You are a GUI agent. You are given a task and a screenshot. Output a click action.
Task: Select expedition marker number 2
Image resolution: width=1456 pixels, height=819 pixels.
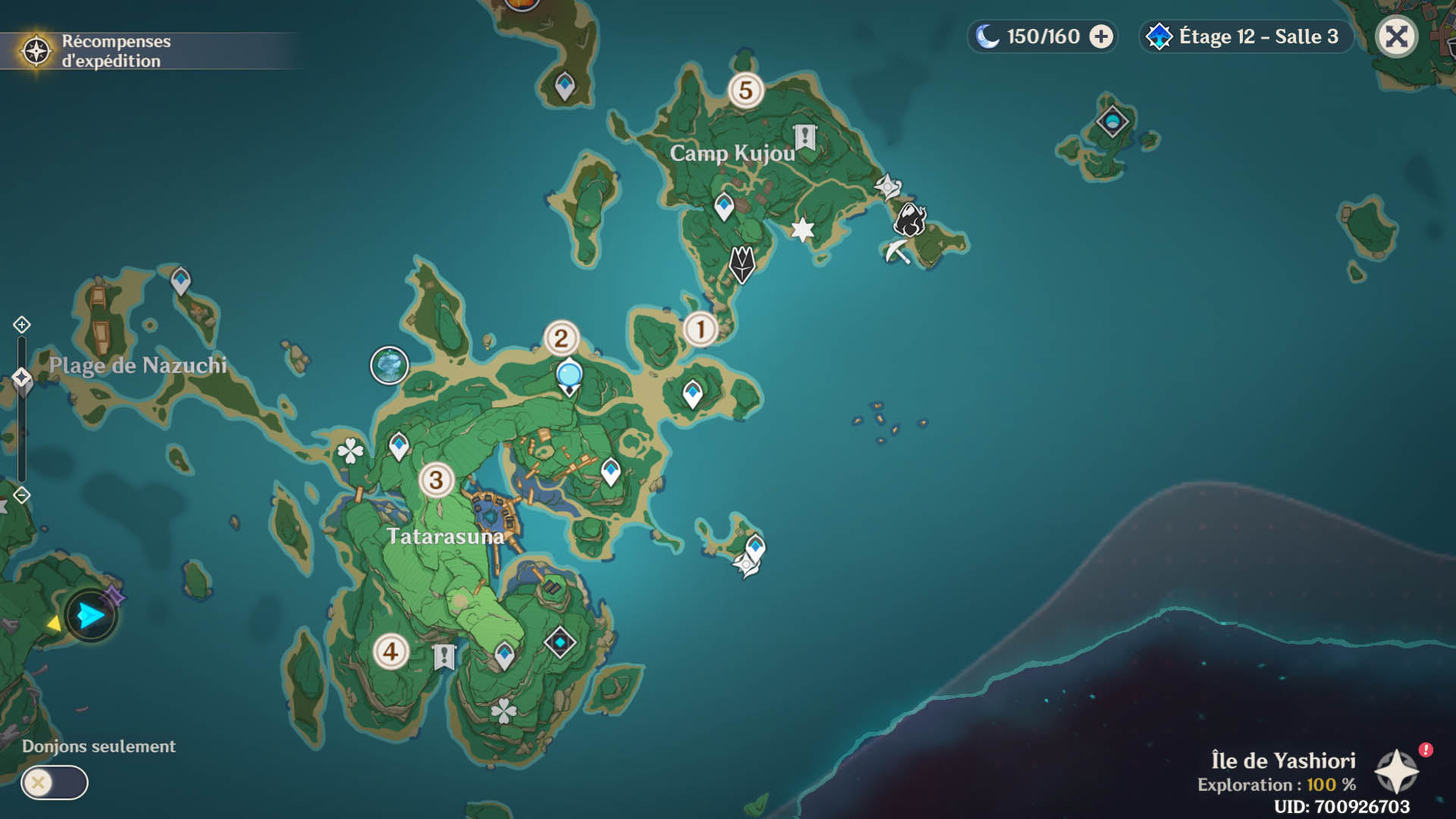pos(561,338)
